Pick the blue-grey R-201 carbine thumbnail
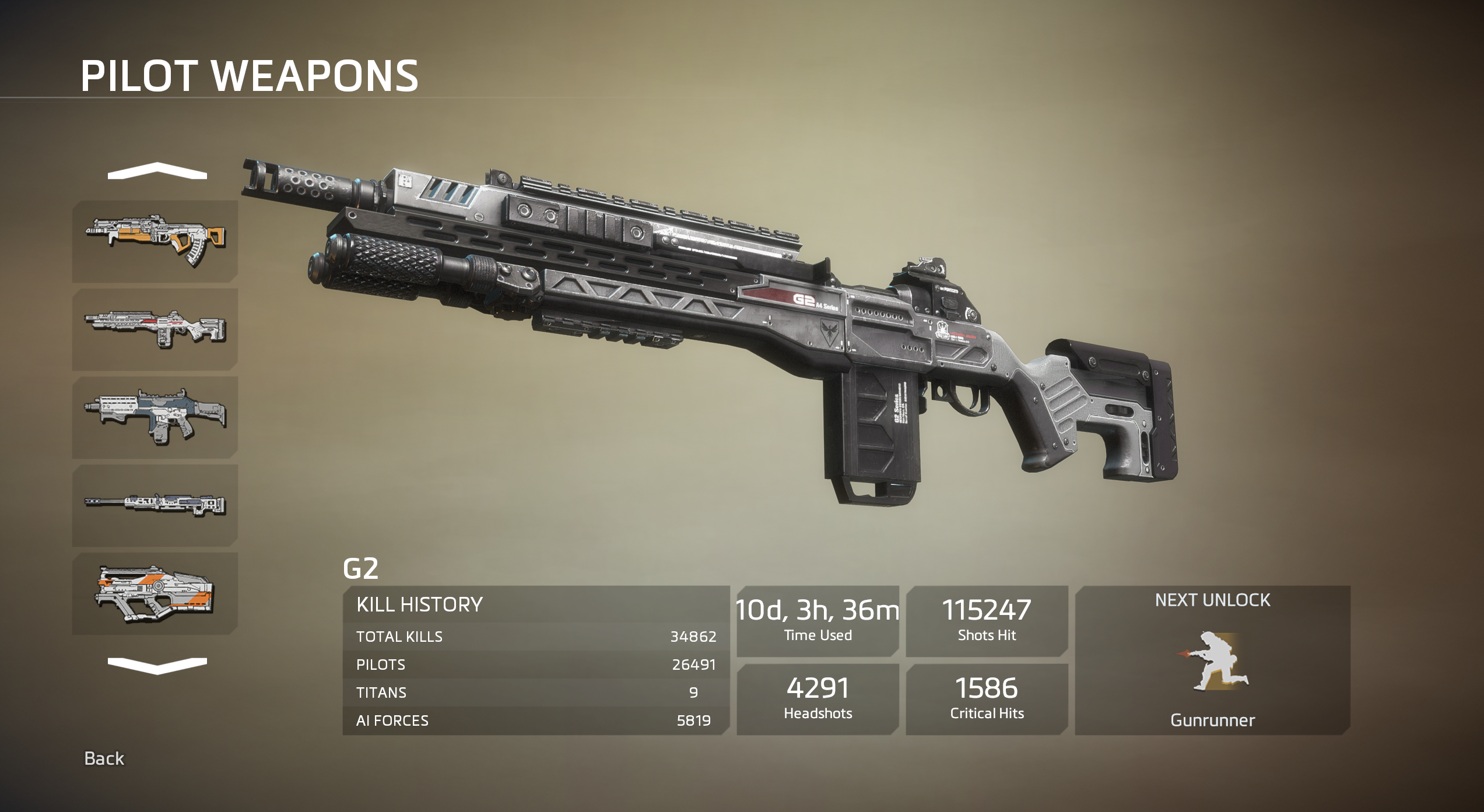This screenshot has width=1484, height=812. pyautogui.click(x=155, y=417)
